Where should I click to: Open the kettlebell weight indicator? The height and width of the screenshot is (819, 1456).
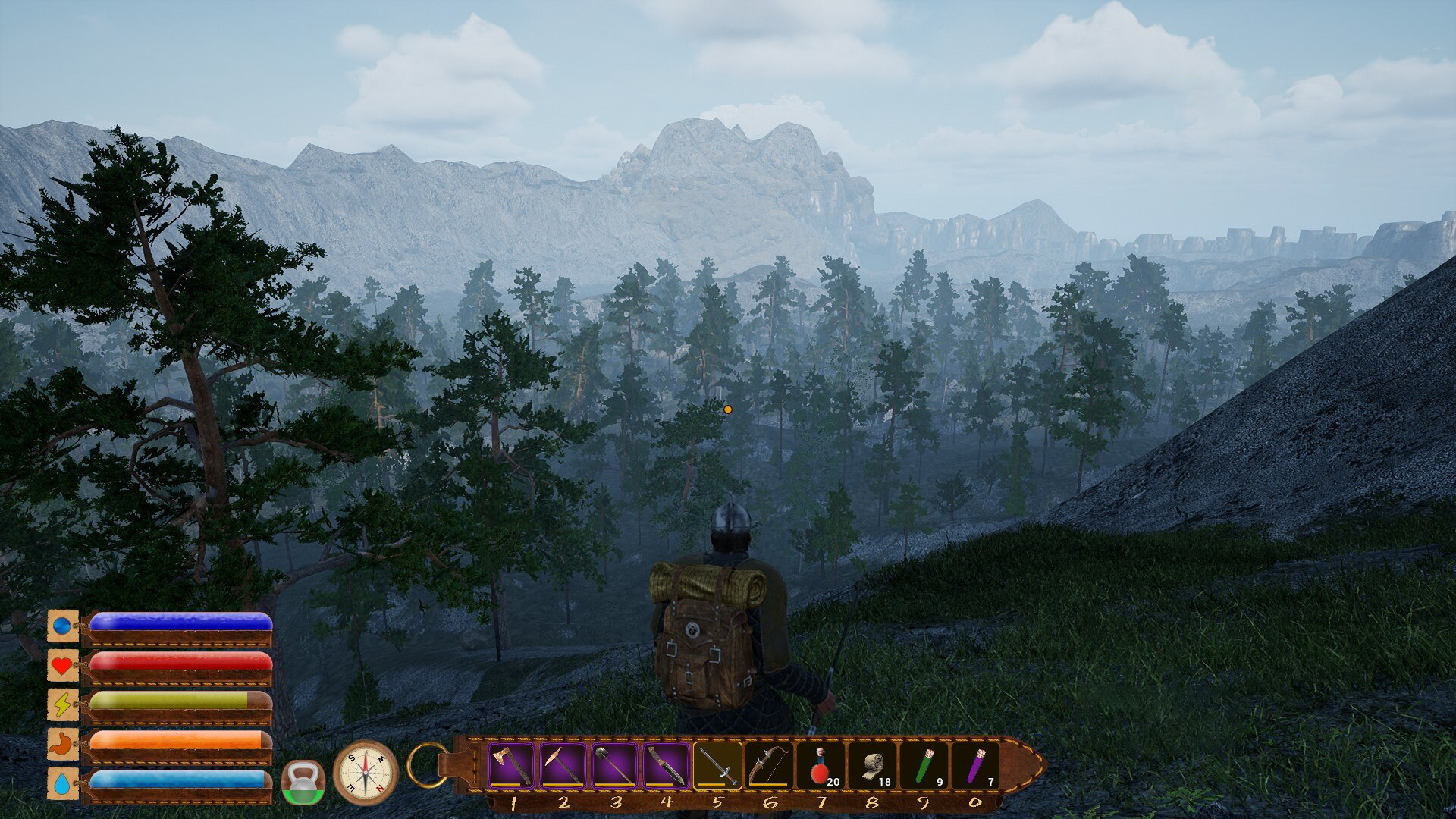click(303, 783)
